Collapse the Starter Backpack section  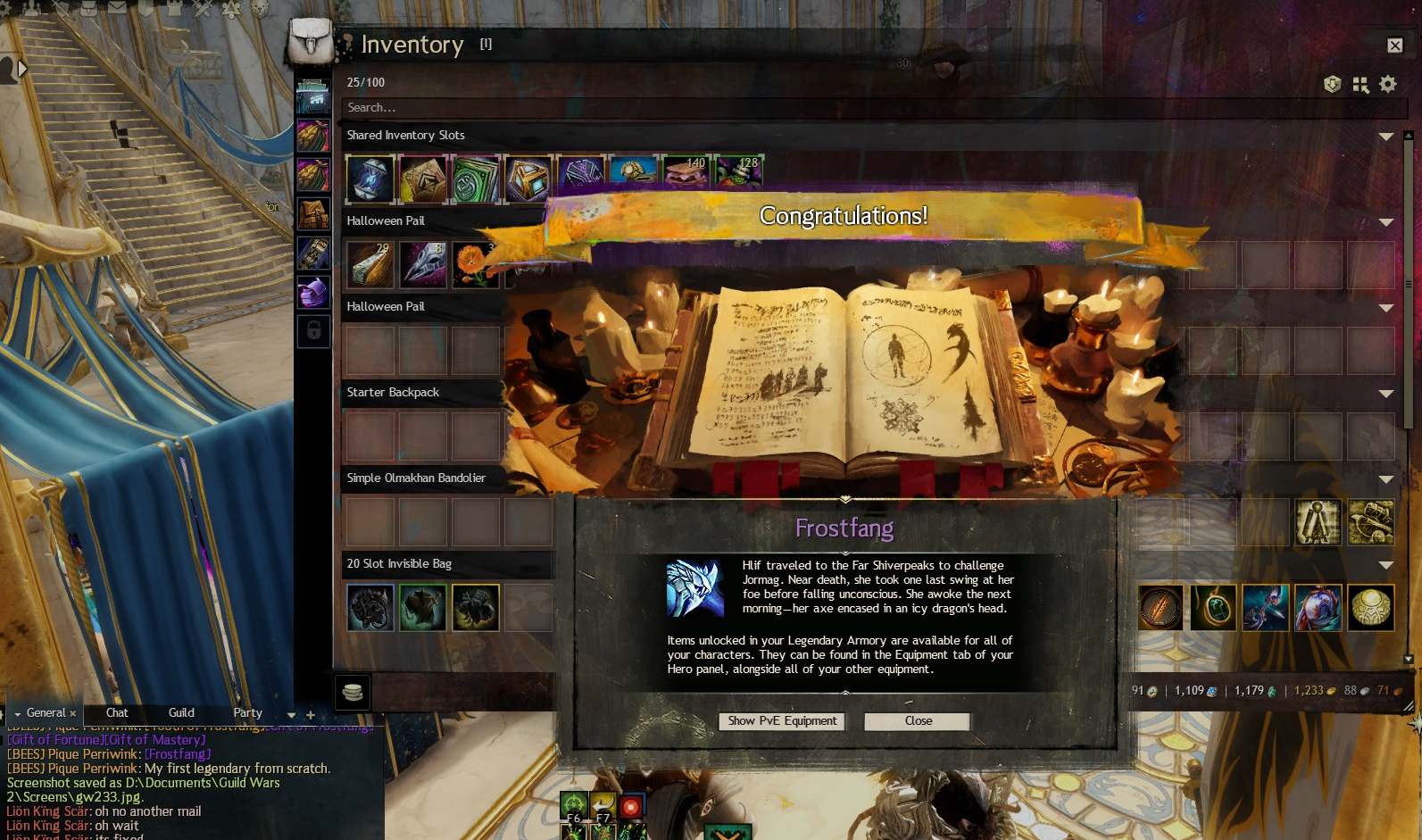click(x=1385, y=394)
